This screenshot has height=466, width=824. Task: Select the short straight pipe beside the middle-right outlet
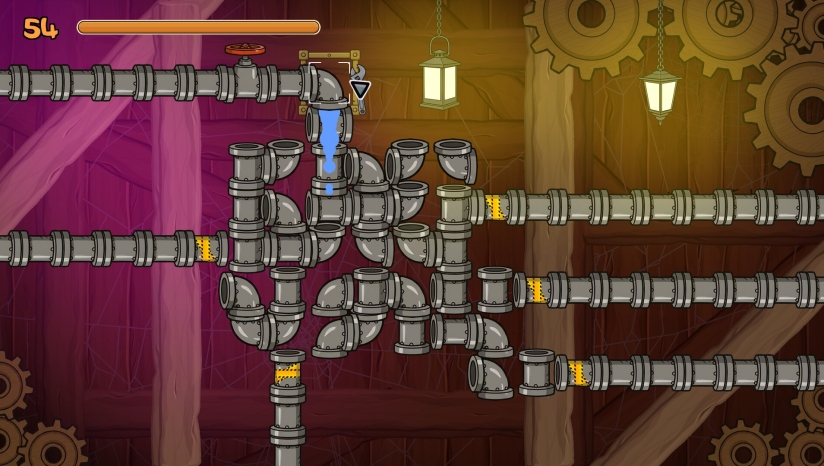click(x=495, y=289)
